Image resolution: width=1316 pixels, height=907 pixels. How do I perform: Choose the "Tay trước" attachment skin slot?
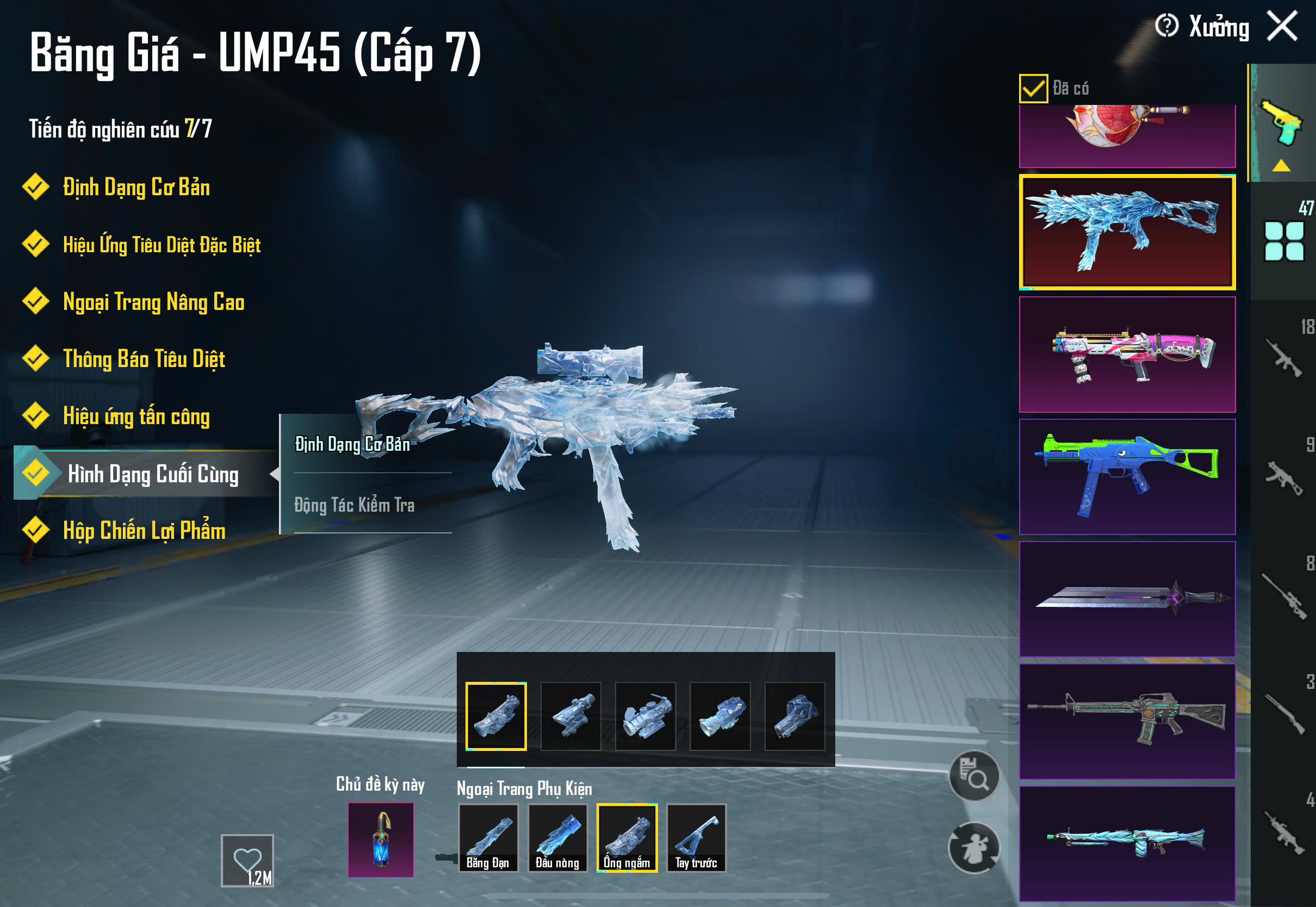[696, 837]
